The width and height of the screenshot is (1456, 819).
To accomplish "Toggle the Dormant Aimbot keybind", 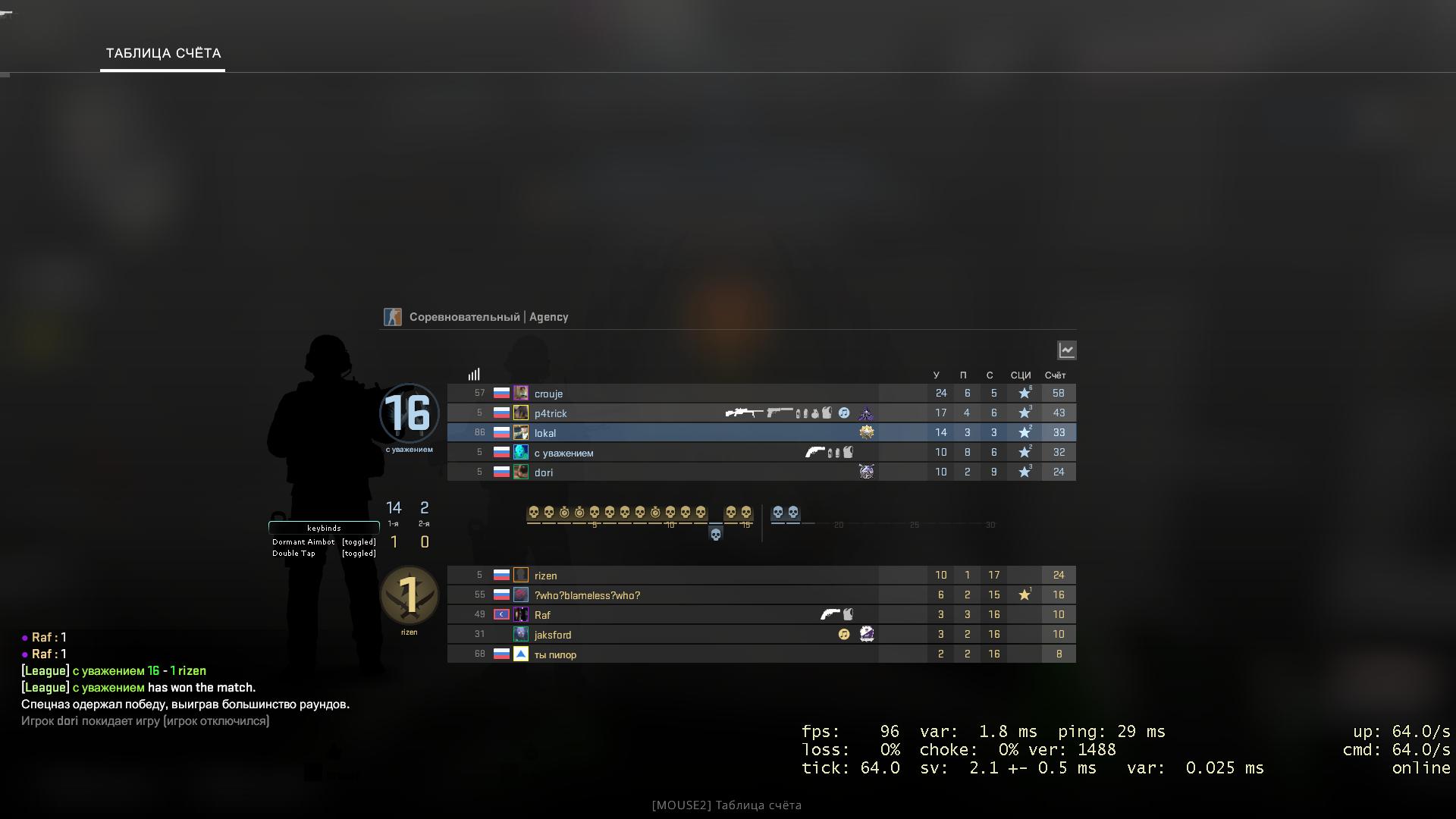I will 305,541.
